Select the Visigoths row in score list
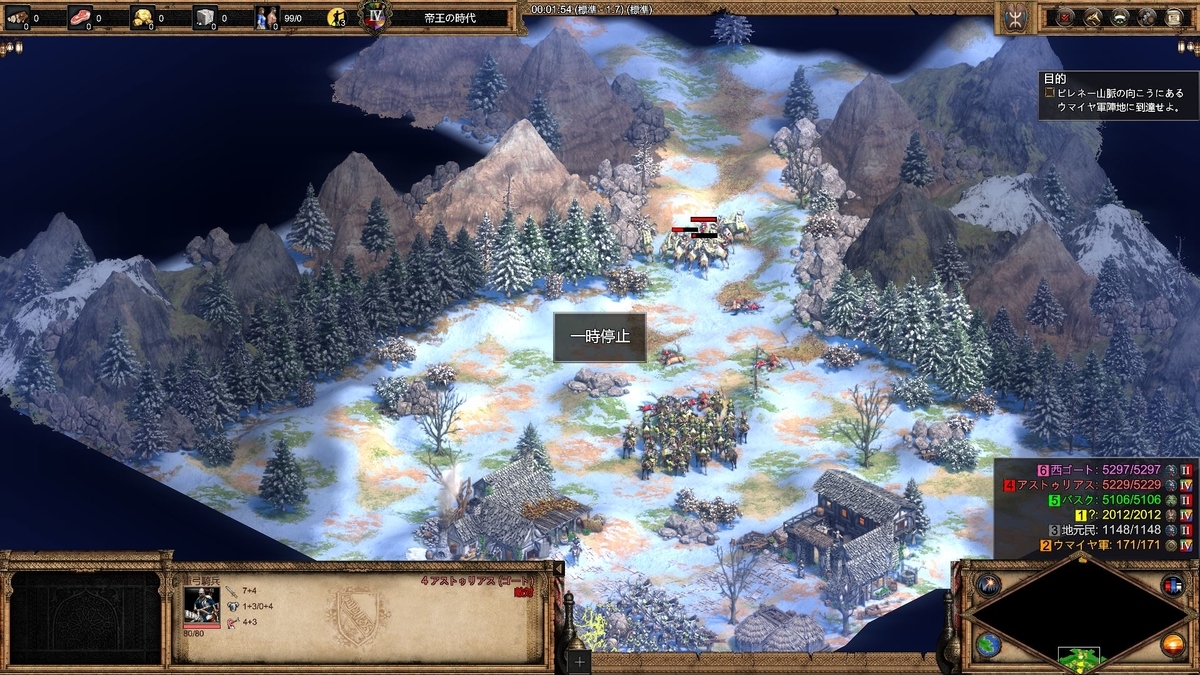The height and width of the screenshot is (675, 1200). [x=1100, y=469]
